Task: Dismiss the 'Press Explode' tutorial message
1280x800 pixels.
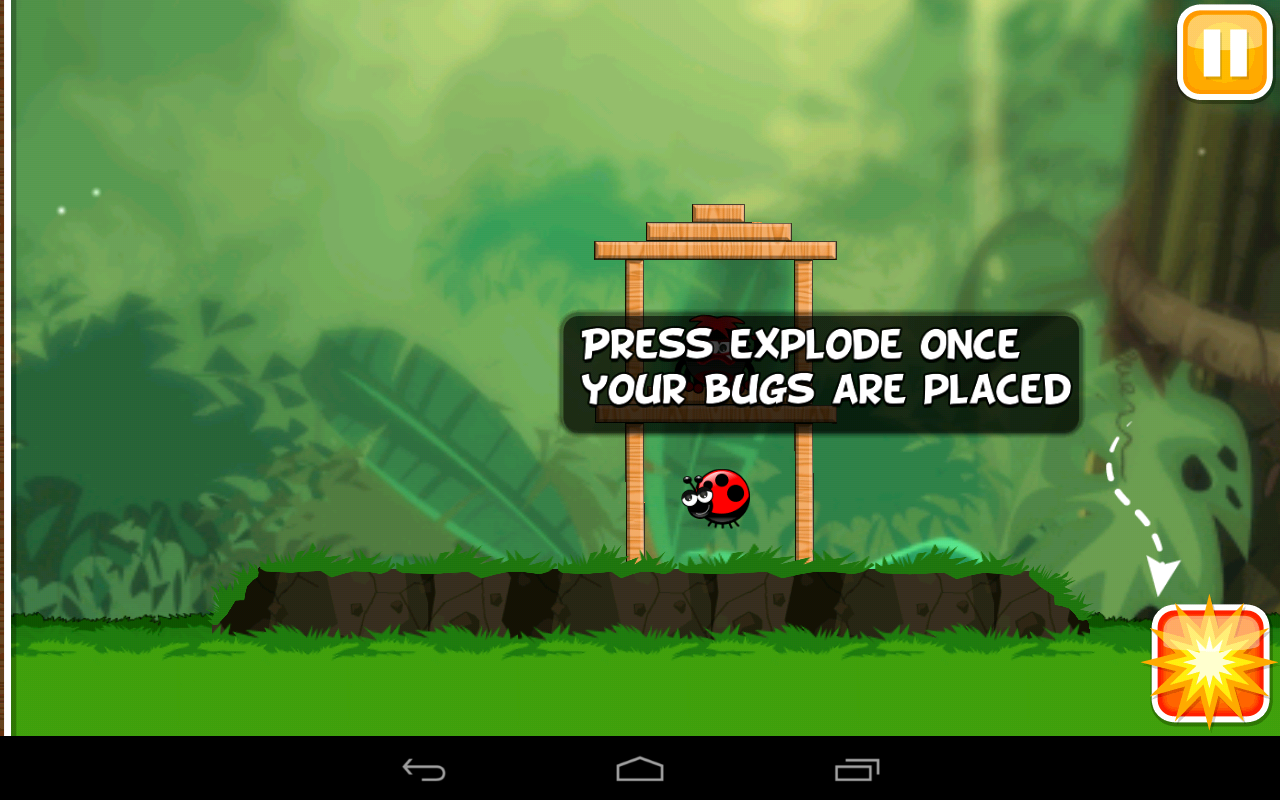Action: click(820, 367)
